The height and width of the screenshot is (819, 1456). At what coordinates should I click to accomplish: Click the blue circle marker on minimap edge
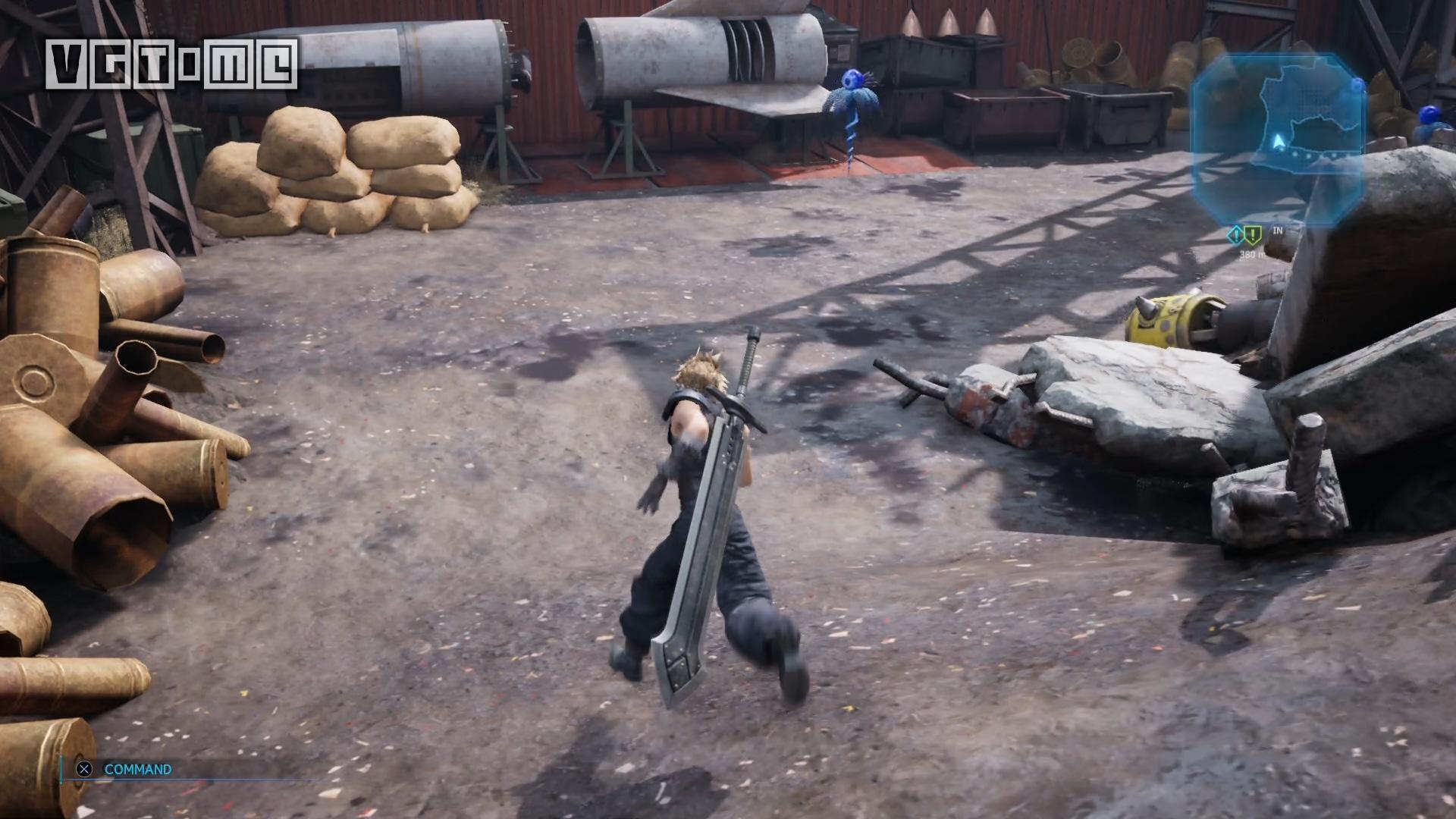click(1357, 85)
